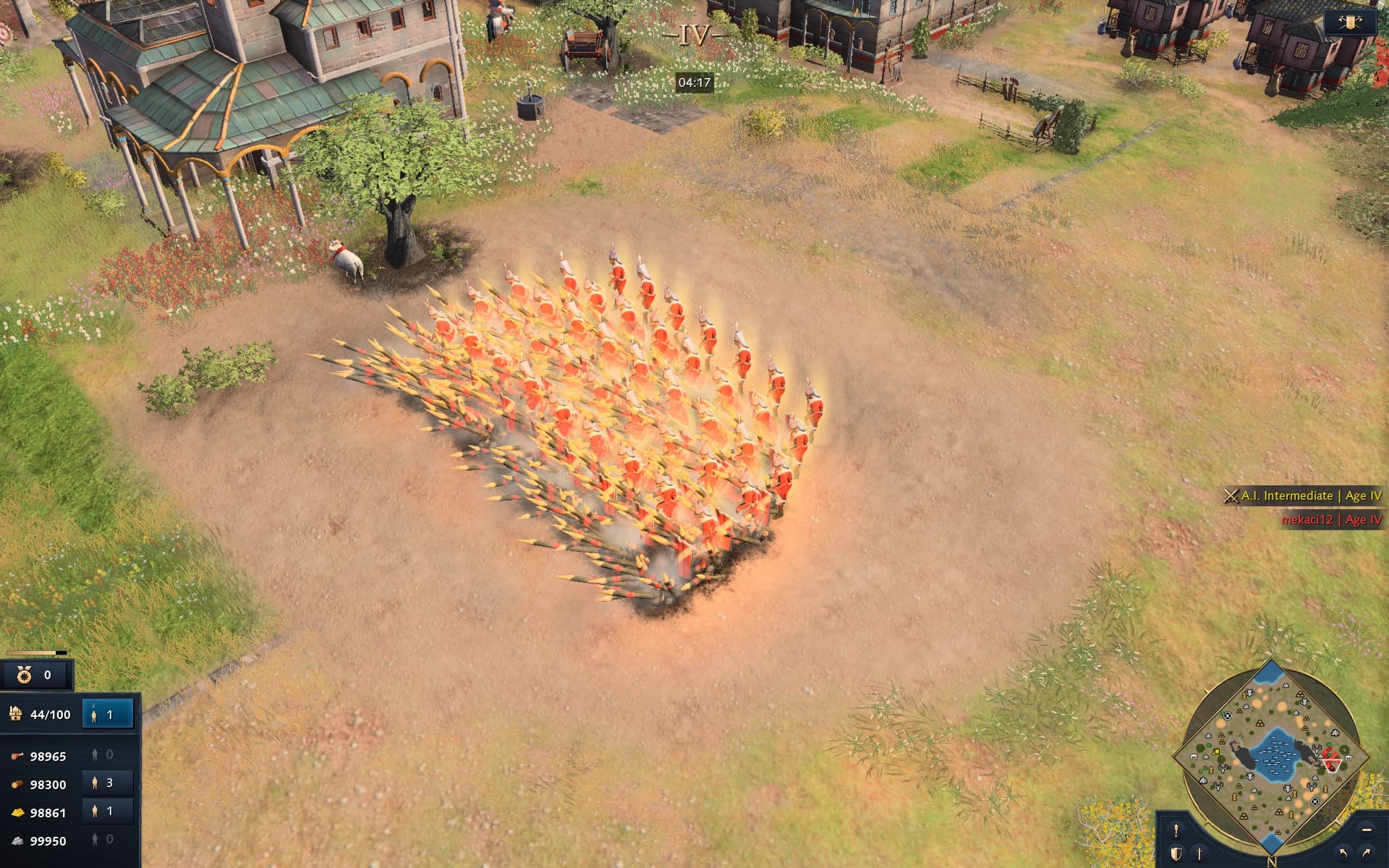Toggle the sword filter left of the minimap

(x=1199, y=854)
